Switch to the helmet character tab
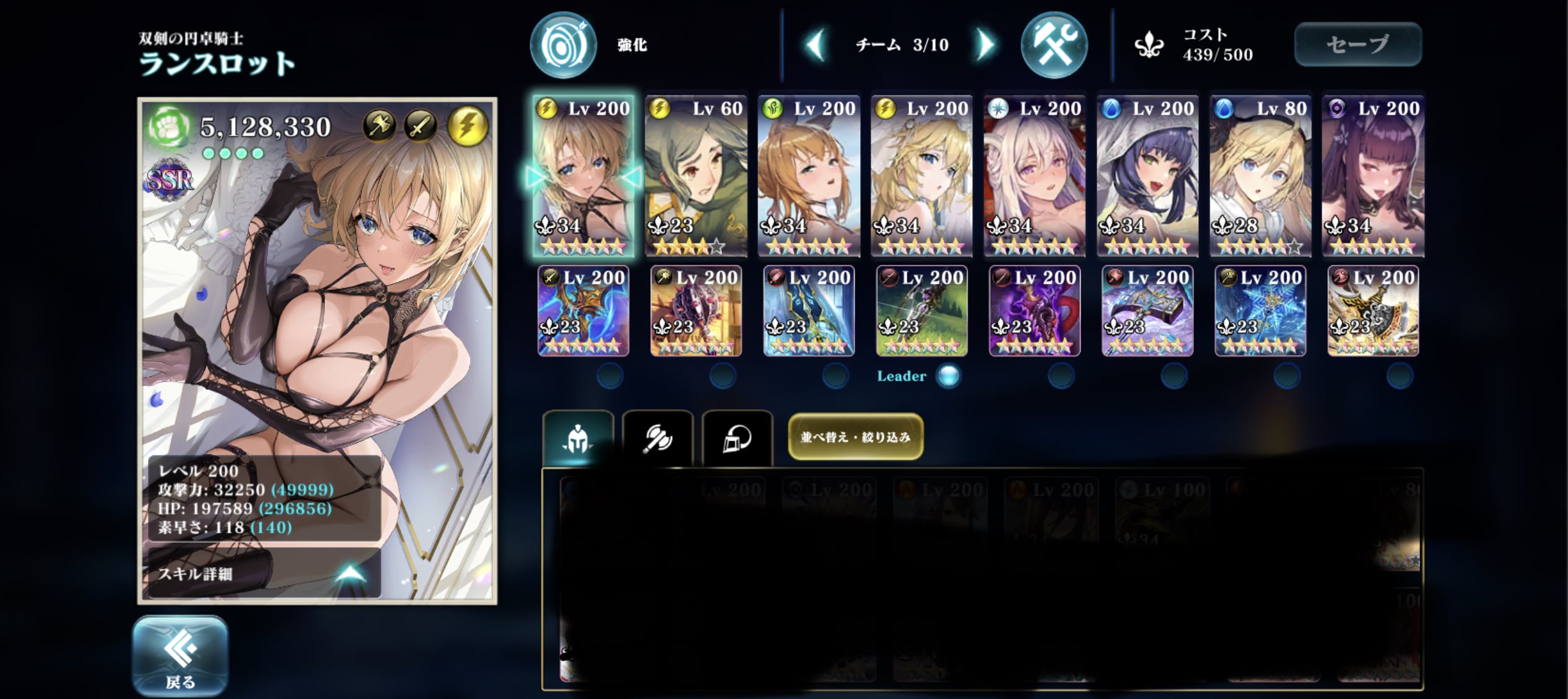 coord(578,438)
